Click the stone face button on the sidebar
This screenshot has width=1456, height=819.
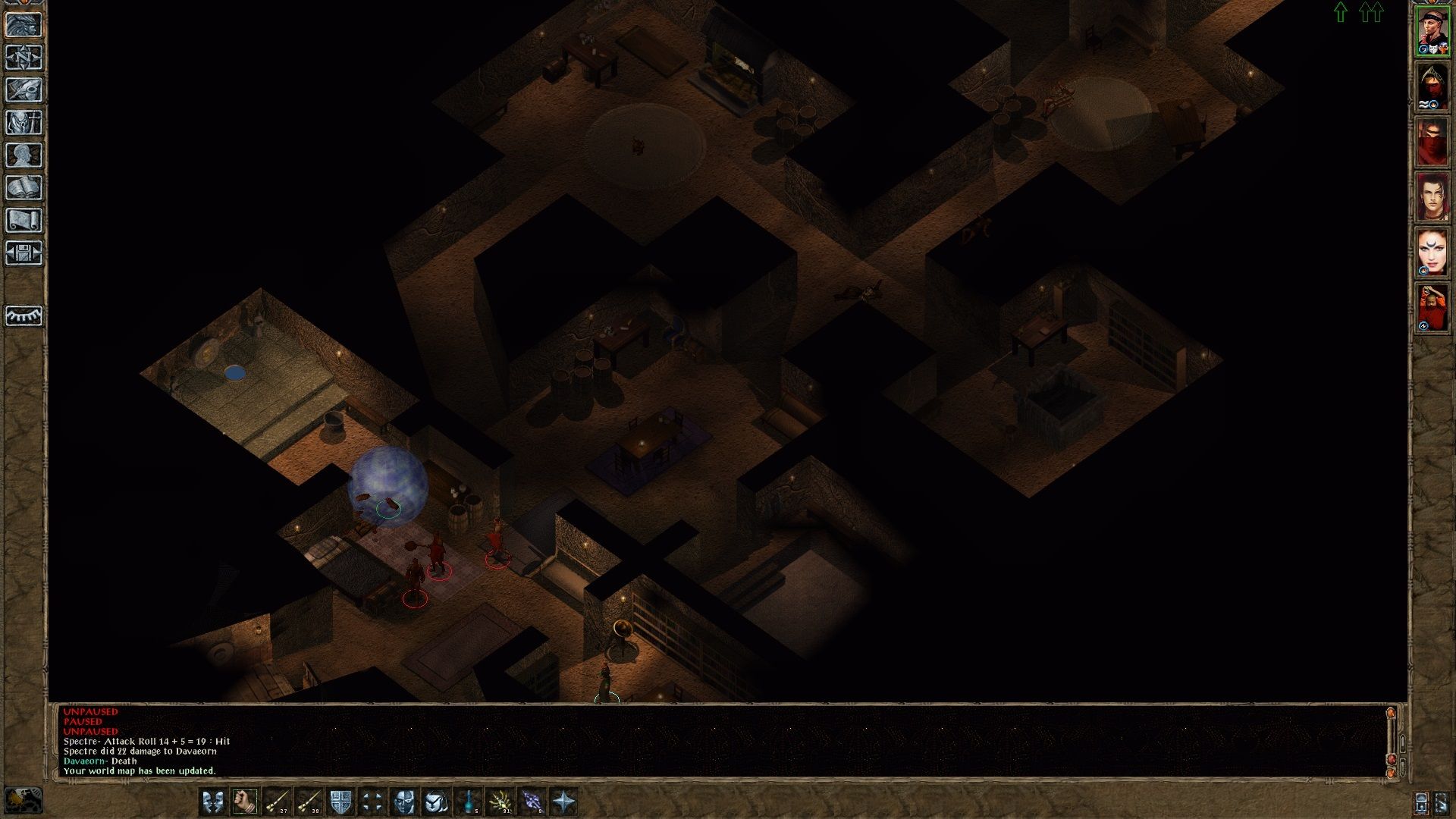coord(24,25)
